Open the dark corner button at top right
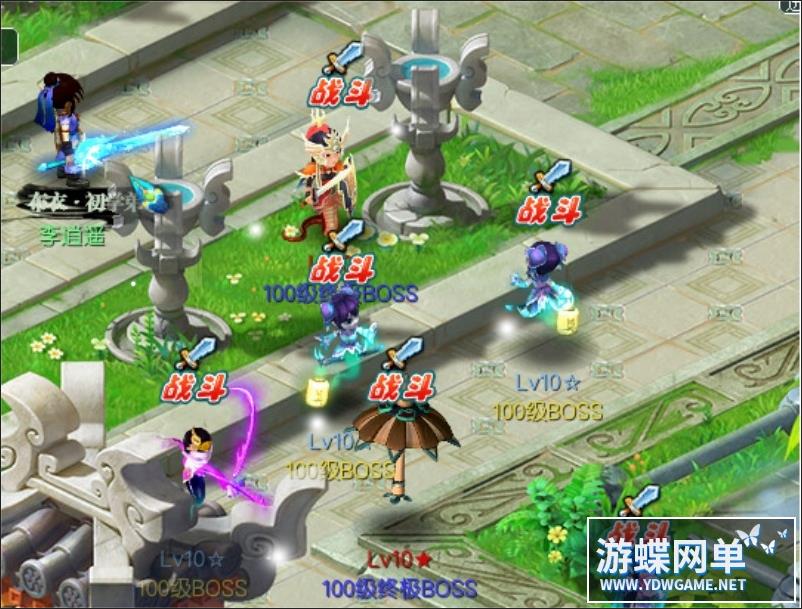Viewport: 802px width, 609px height. [x=789, y=7]
